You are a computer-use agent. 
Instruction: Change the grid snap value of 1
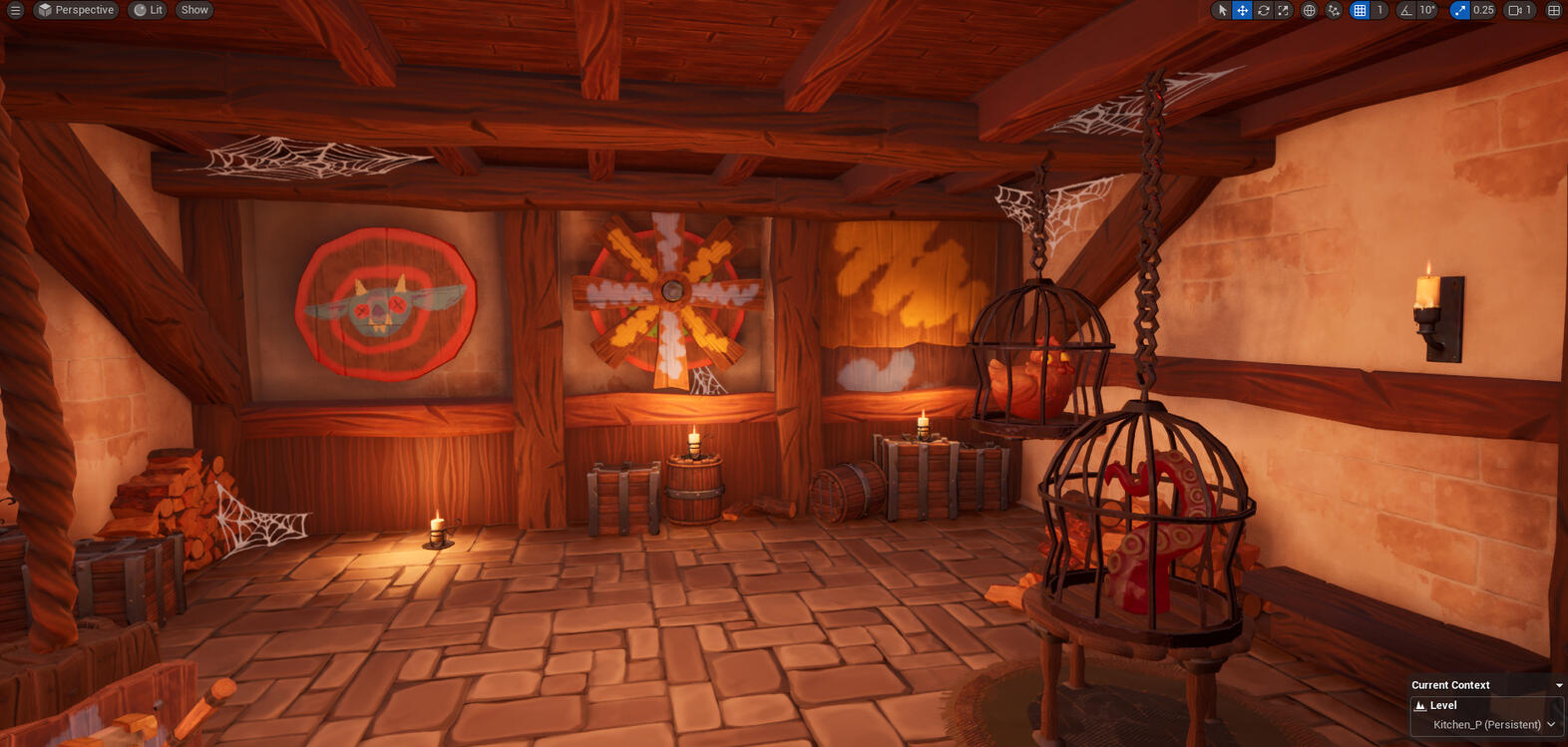pos(1378,10)
